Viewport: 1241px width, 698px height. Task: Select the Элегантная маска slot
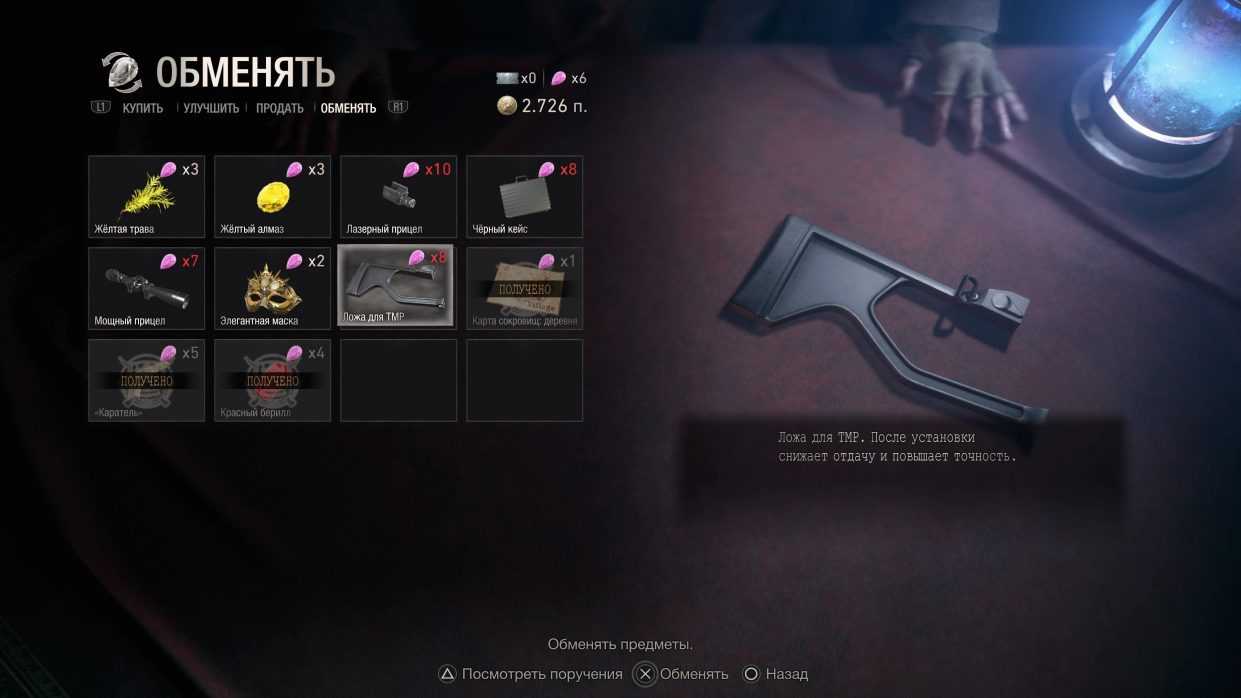point(272,288)
